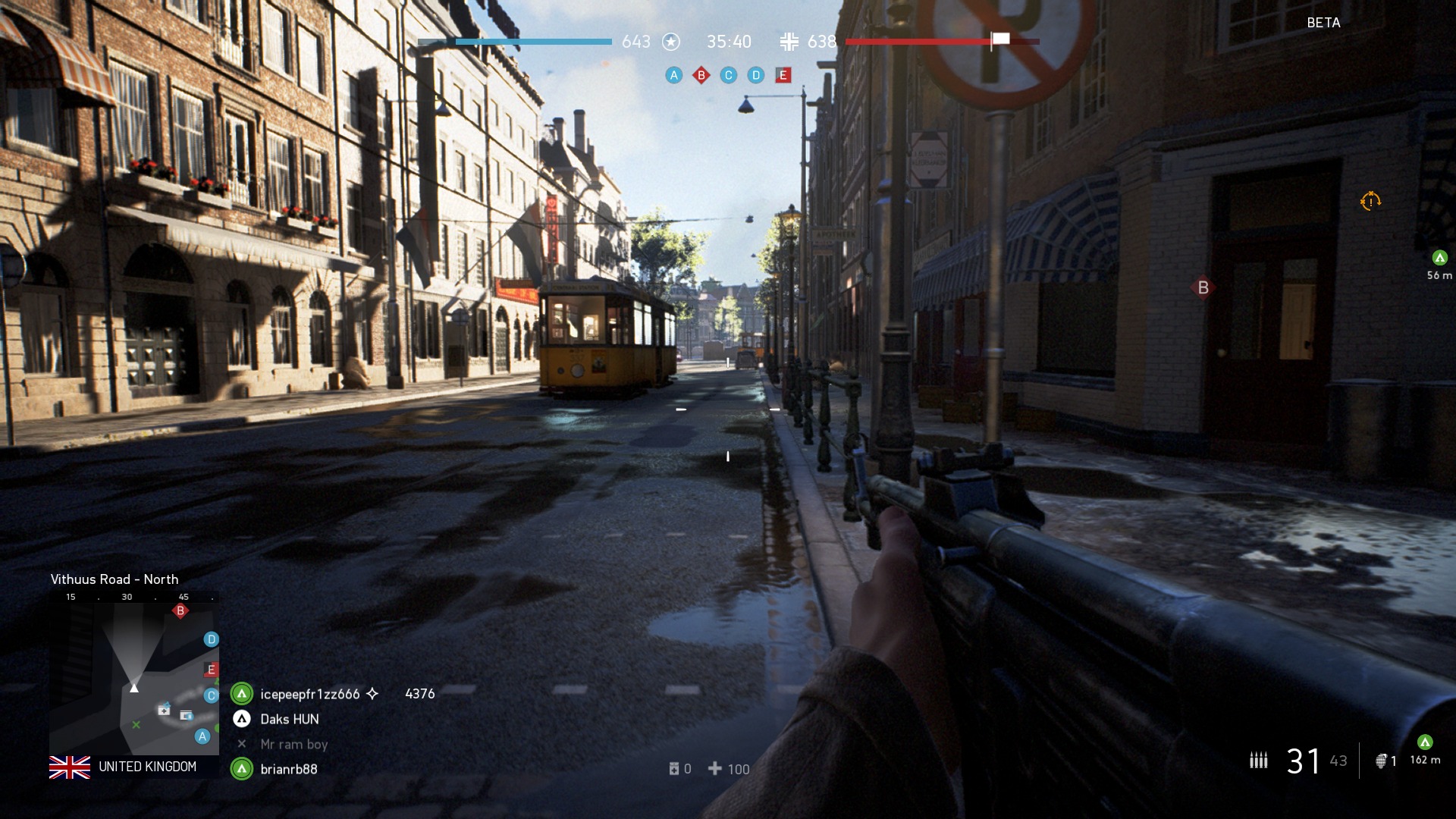Click the squadmate marker showing 162 m
Image resolution: width=1456 pixels, height=819 pixels.
coord(1425,742)
